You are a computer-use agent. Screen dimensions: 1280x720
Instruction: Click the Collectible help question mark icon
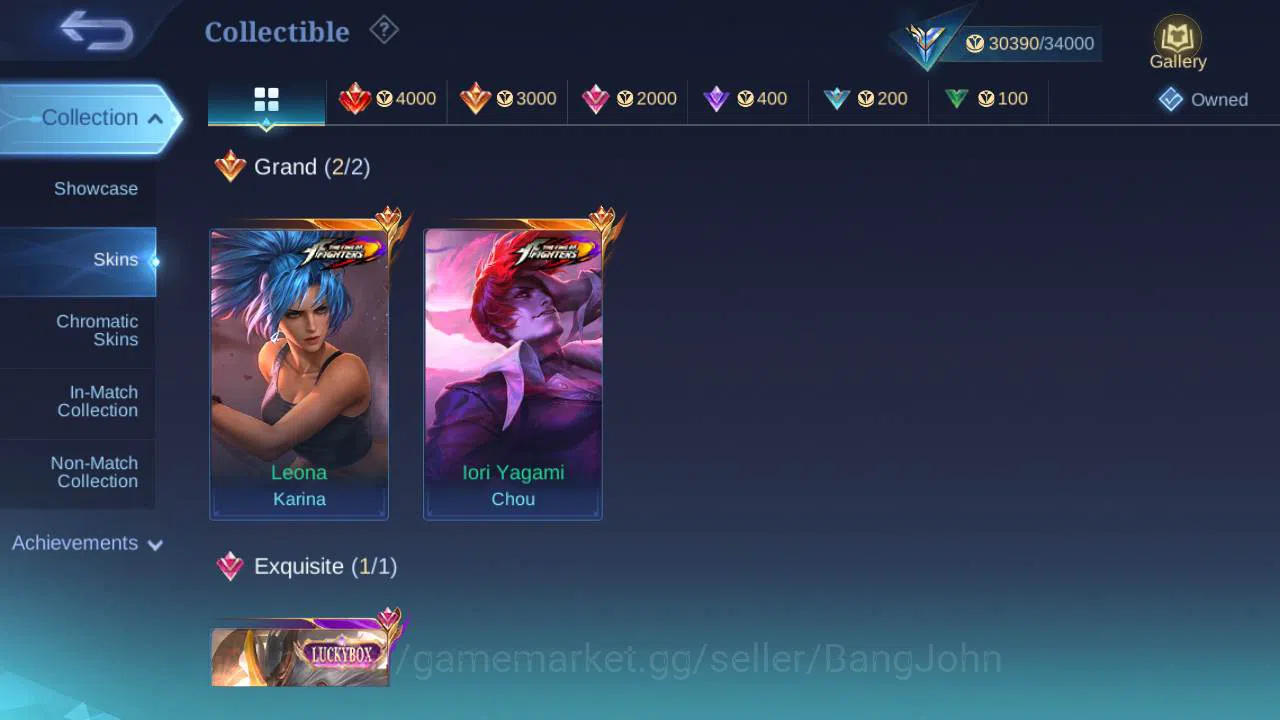point(385,30)
